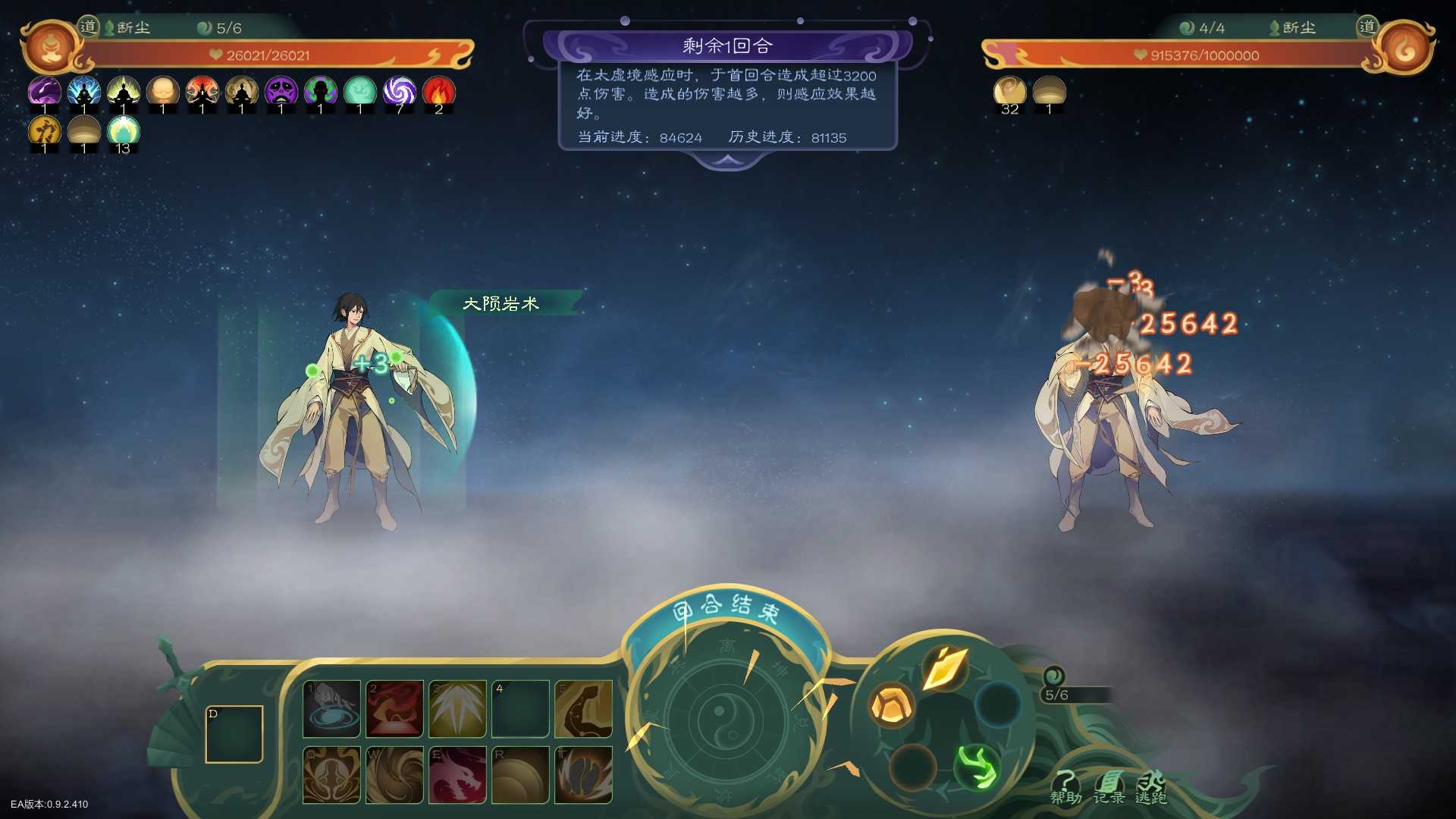Select the flexed arm skill icon
1456x819 pixels.
[x=583, y=709]
